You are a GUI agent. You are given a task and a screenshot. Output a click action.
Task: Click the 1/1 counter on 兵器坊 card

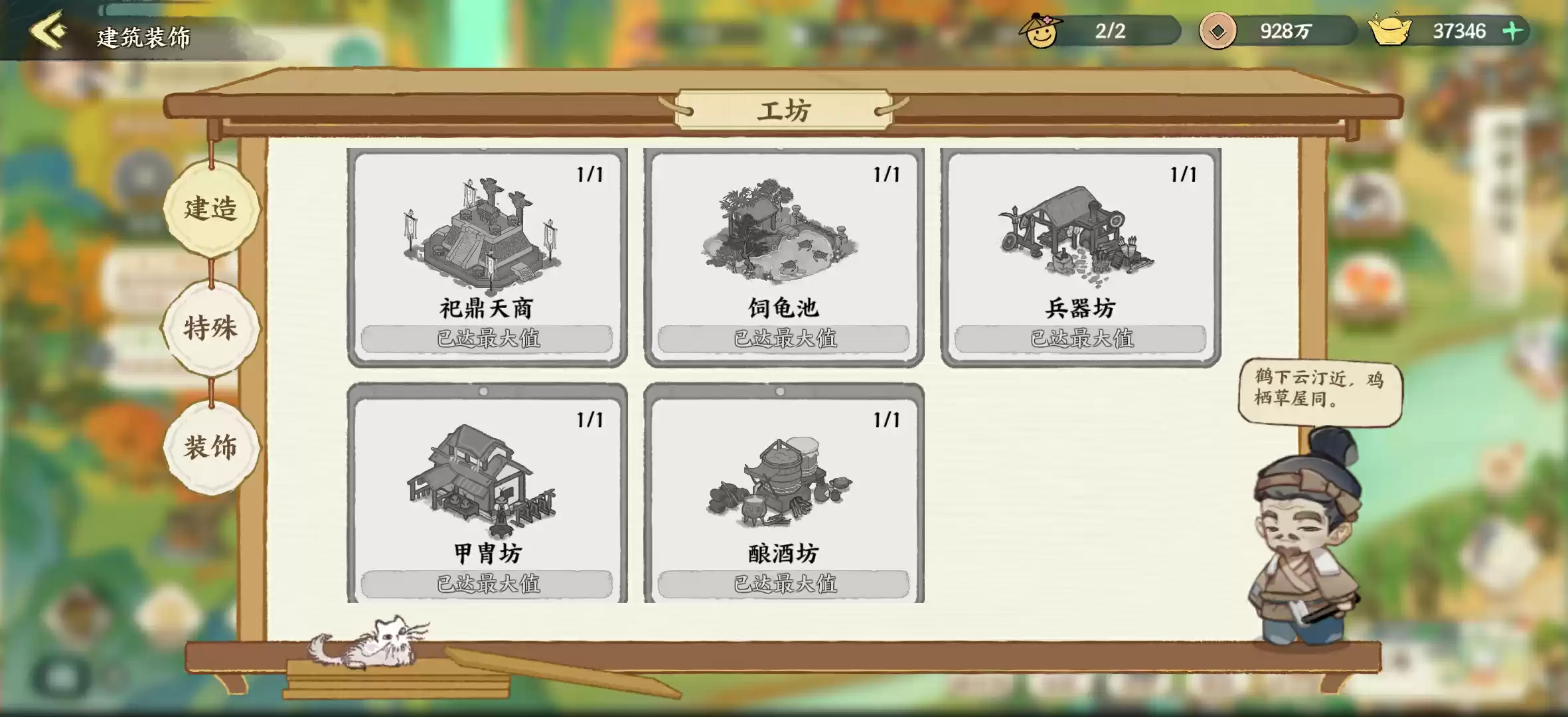tap(1185, 173)
